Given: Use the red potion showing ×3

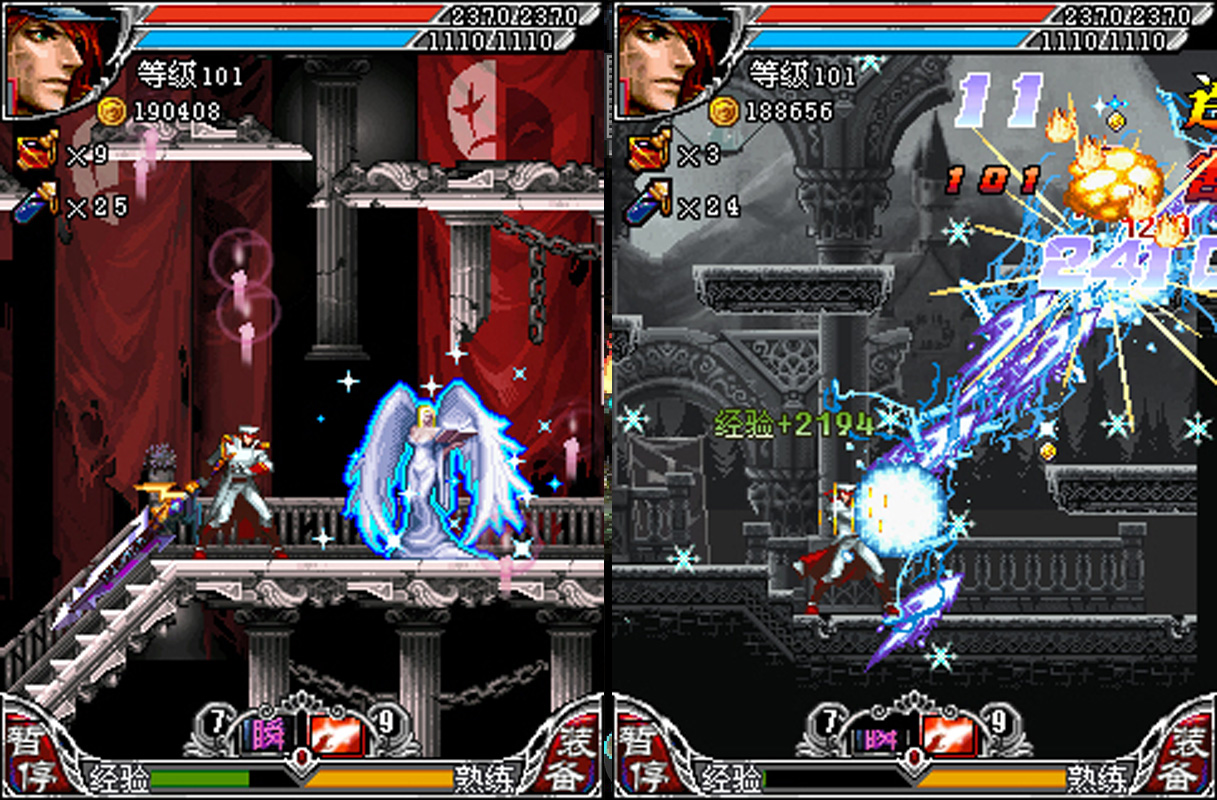Looking at the screenshot, I should click(x=648, y=153).
